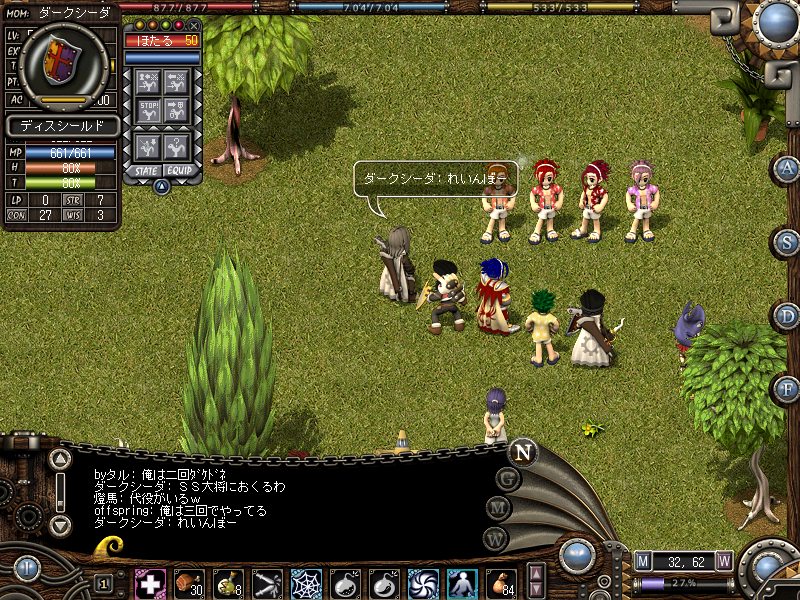
Task: Click the round A side button
Action: [787, 168]
